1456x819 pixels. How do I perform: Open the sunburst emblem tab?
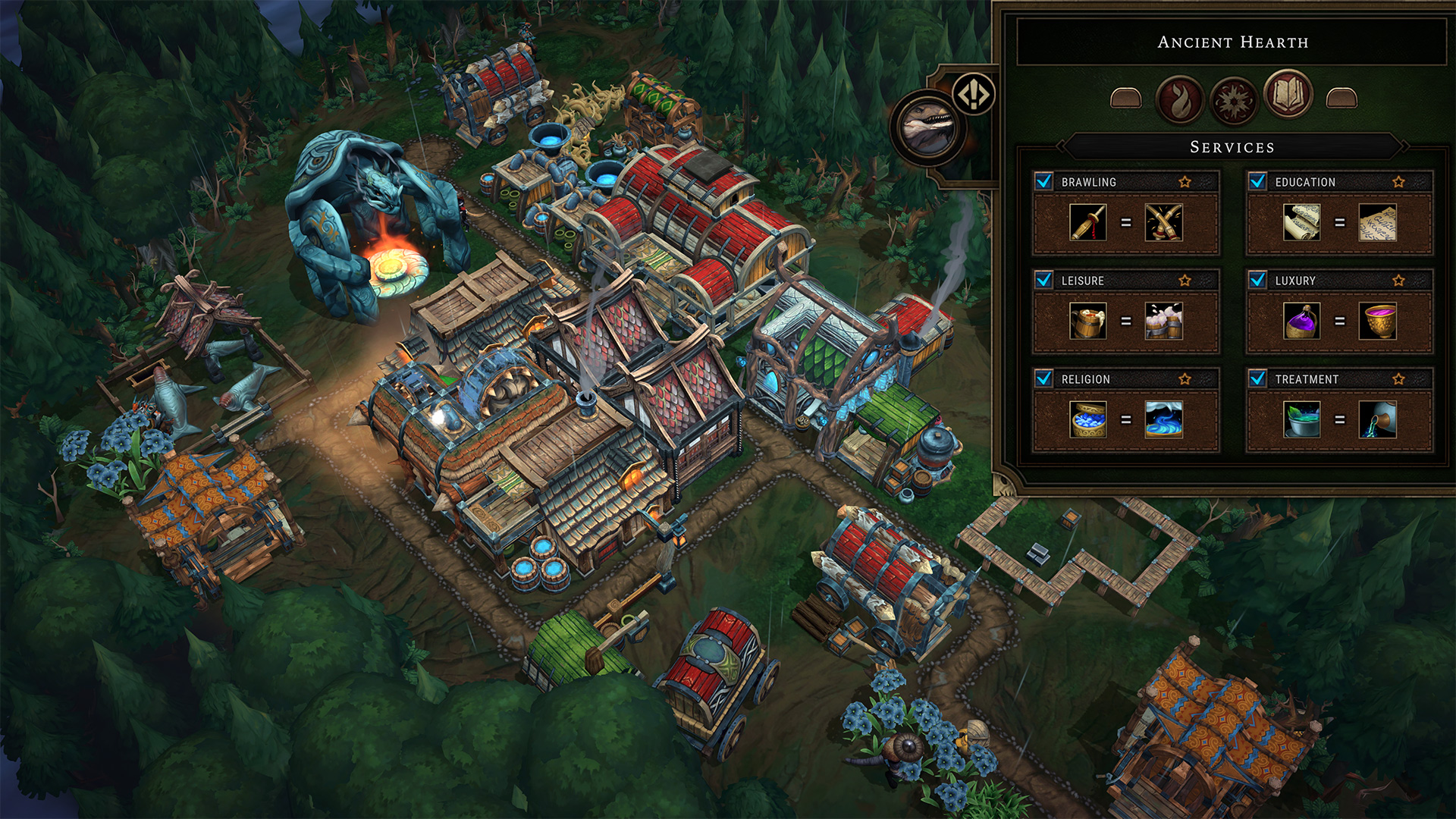pos(1234,99)
